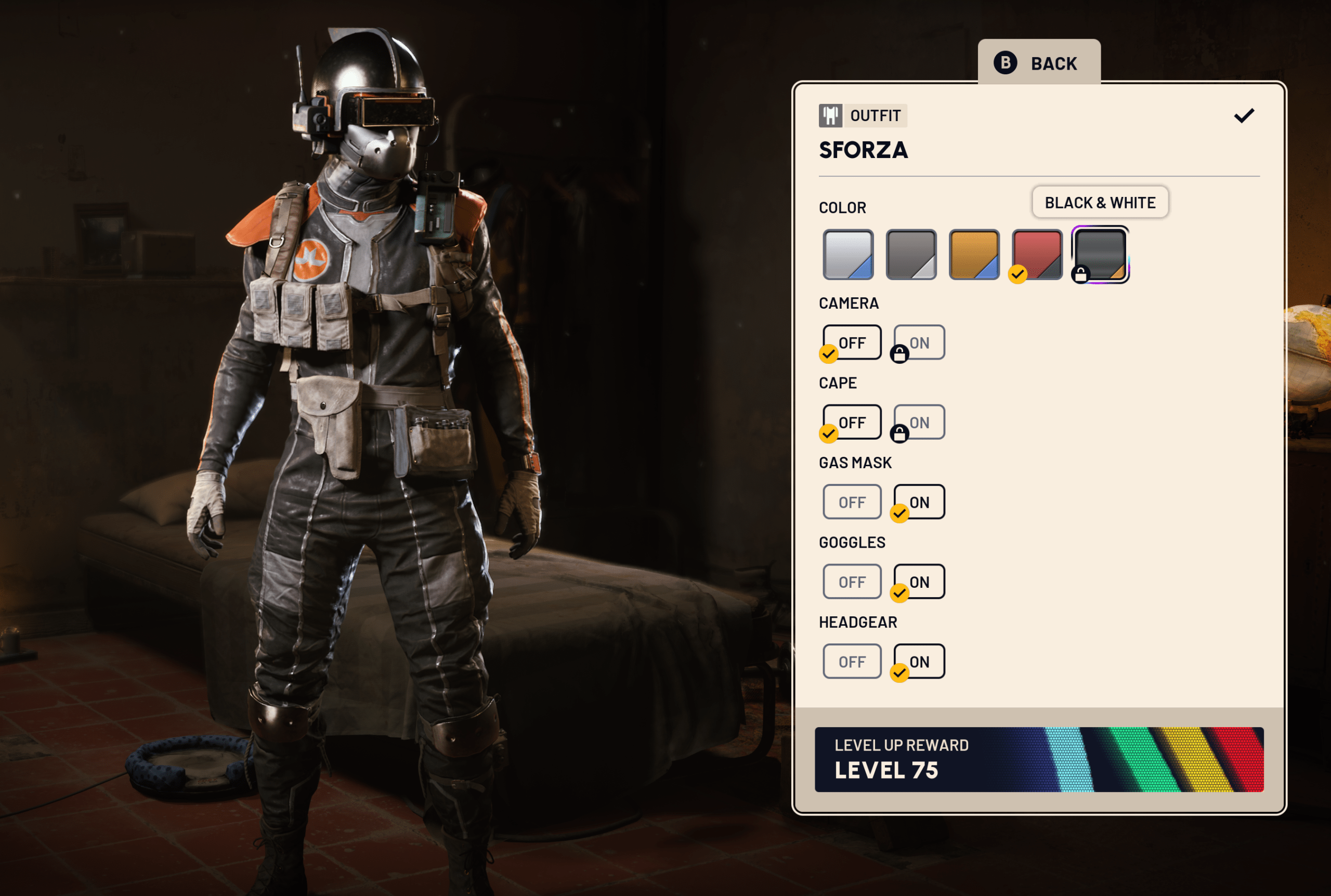Turn Goggles on
The image size is (1331, 896).
click(x=919, y=582)
